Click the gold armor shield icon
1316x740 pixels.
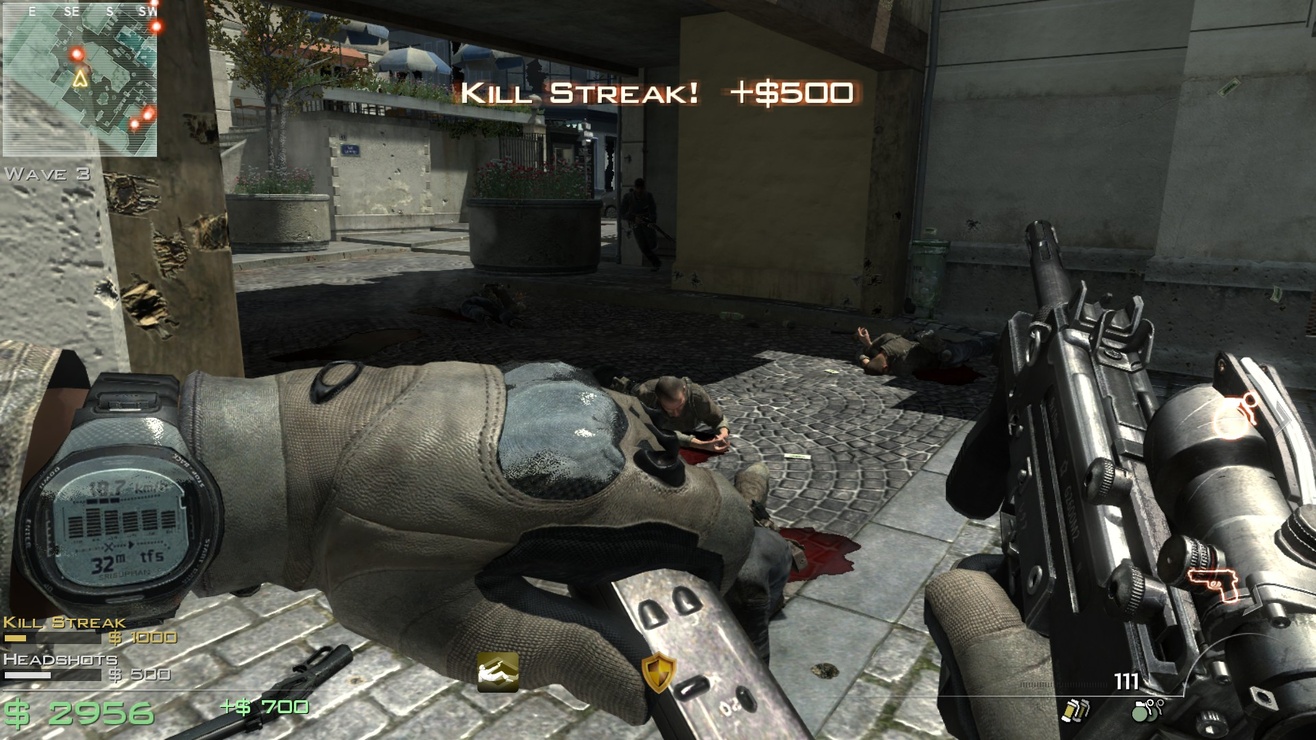pyautogui.click(x=658, y=672)
